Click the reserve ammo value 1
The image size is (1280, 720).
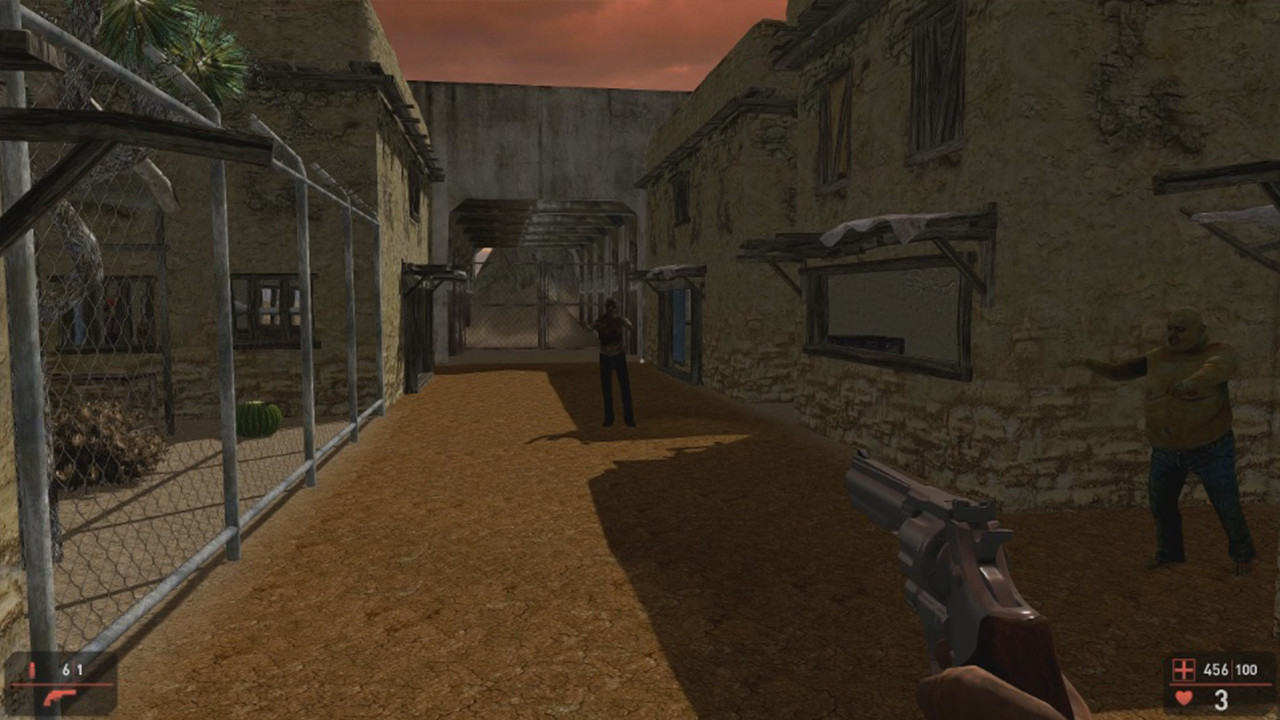click(80, 669)
